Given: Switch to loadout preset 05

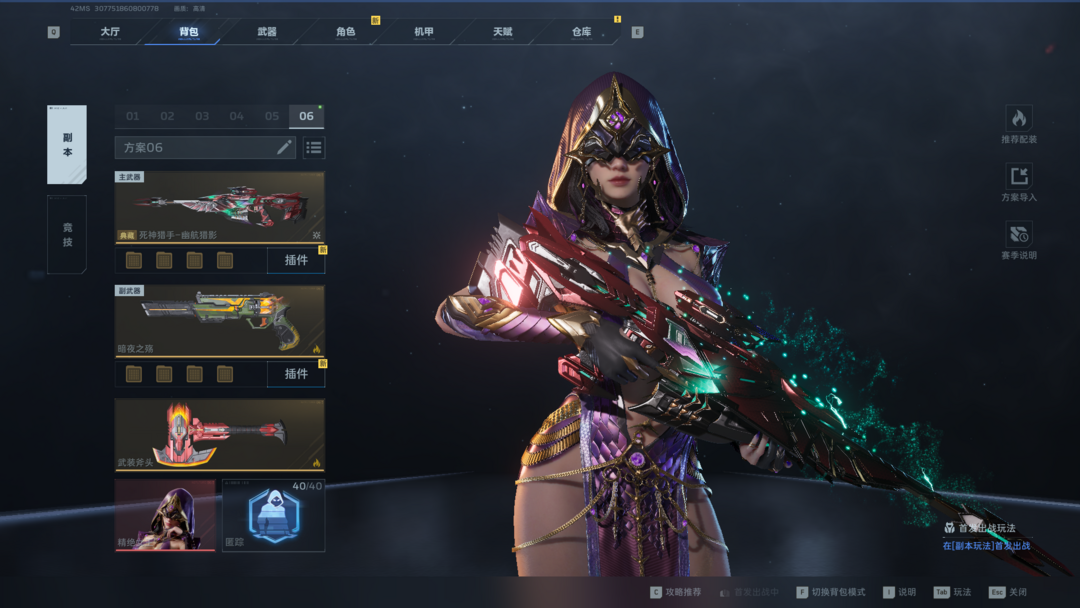Looking at the screenshot, I should click(271, 116).
